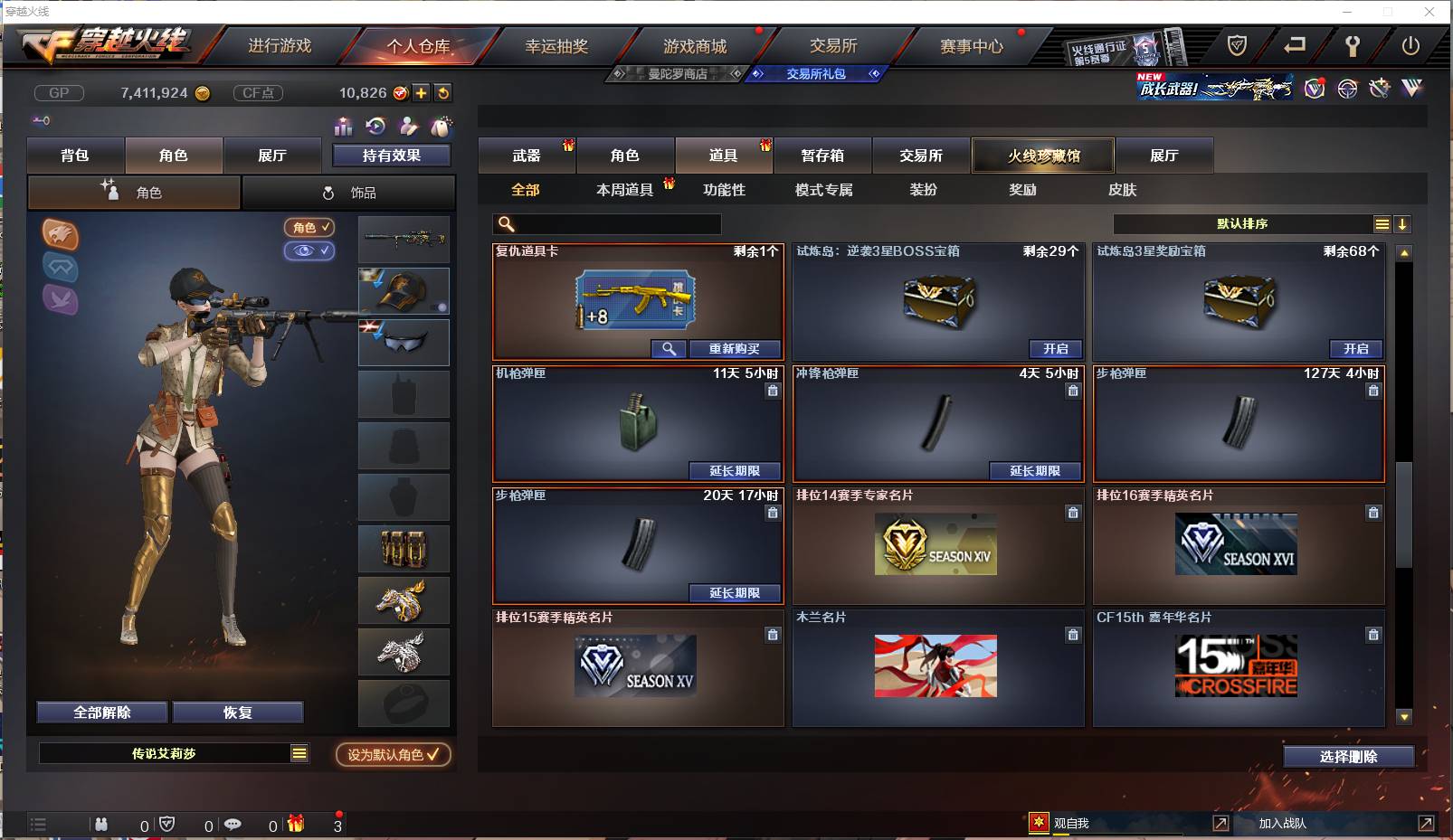Click the descending sort arrow beside 默认排序

click(1403, 223)
